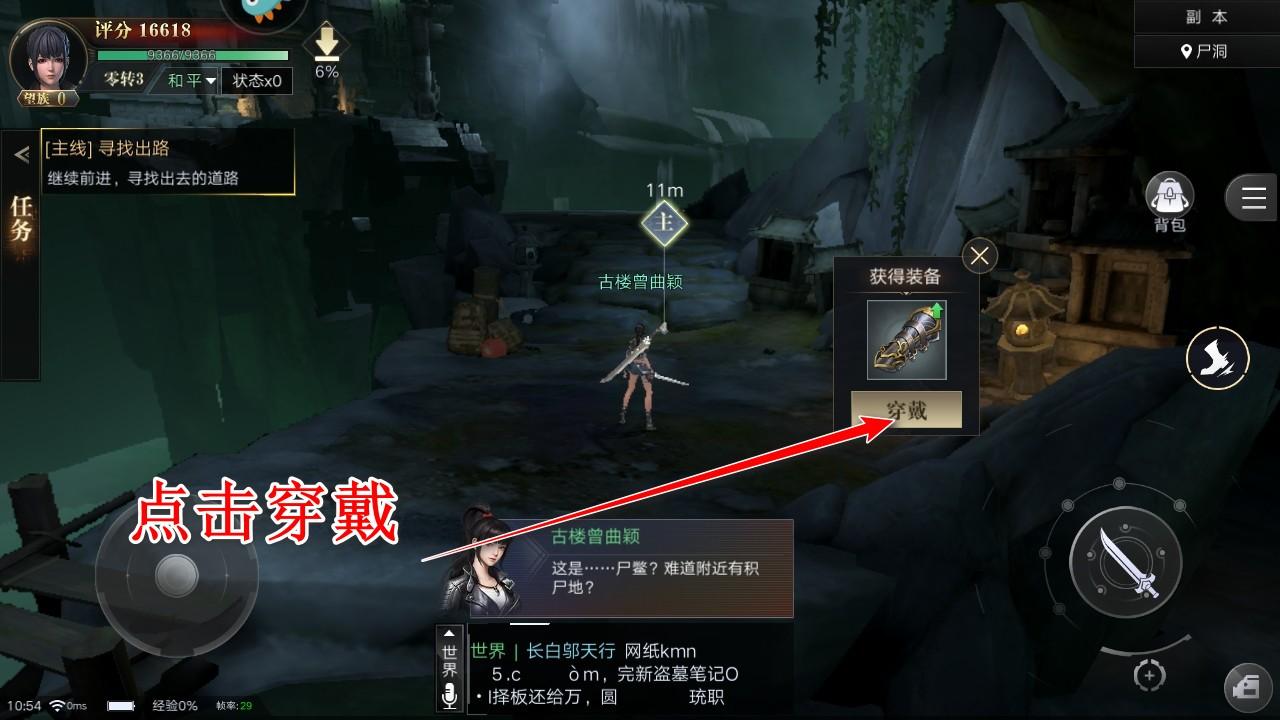Viewport: 1280px width, 720px height.
Task: Switch to the 副本 tab at top right
Action: [x=1205, y=14]
